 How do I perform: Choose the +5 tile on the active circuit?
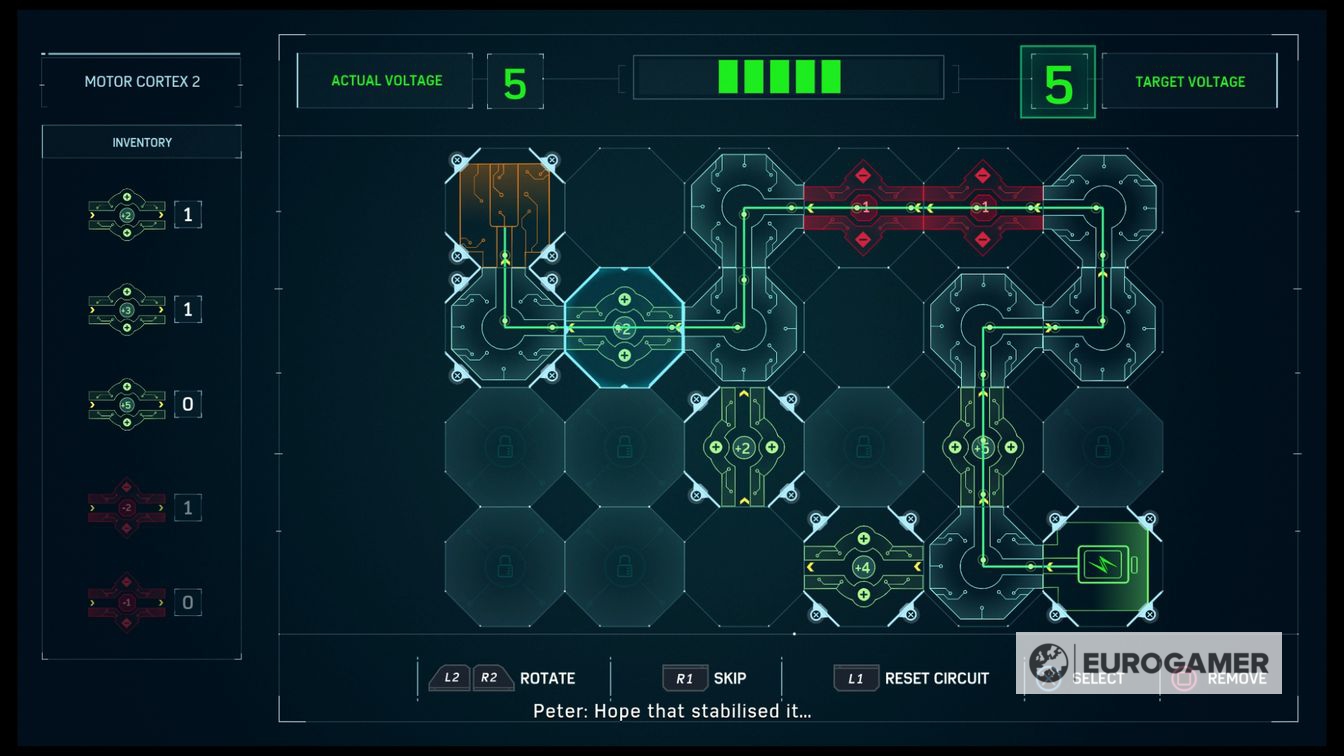(983, 447)
